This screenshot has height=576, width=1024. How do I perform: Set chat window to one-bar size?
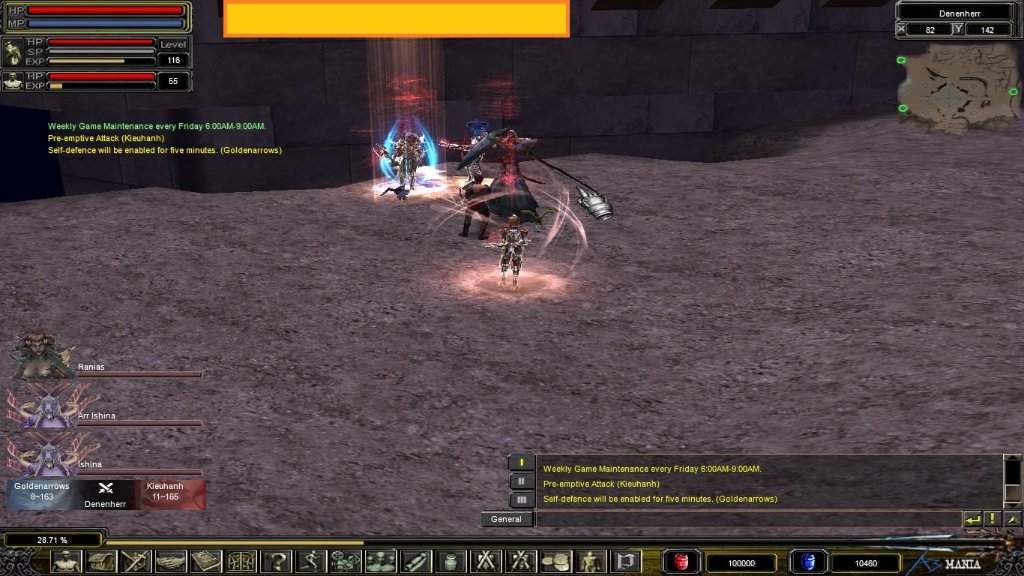pos(521,463)
